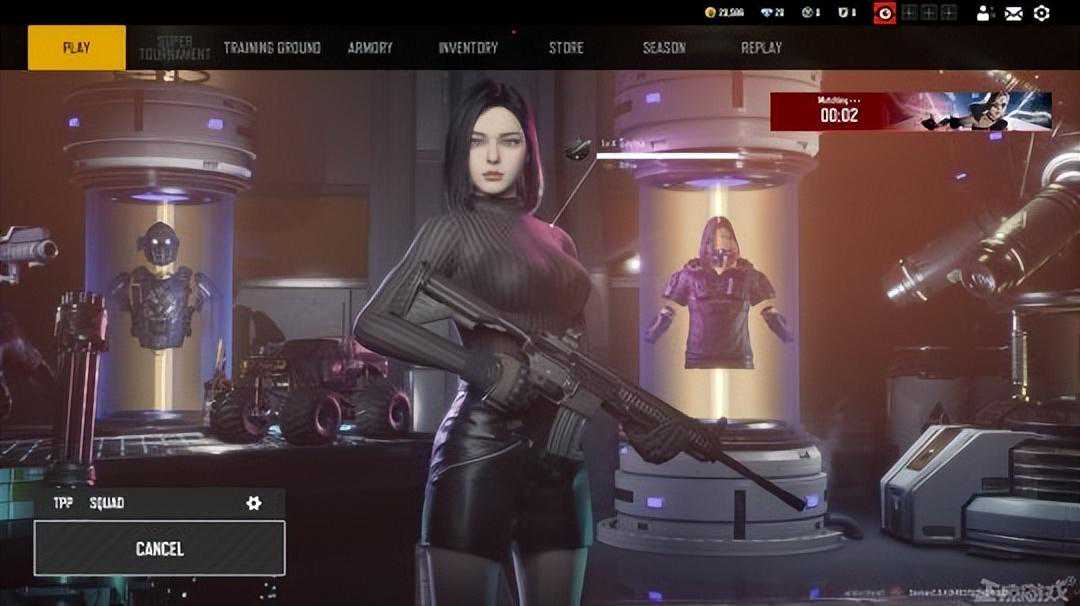The image size is (1080, 606).
Task: Select the yellow Play tab
Action: [x=76, y=48]
